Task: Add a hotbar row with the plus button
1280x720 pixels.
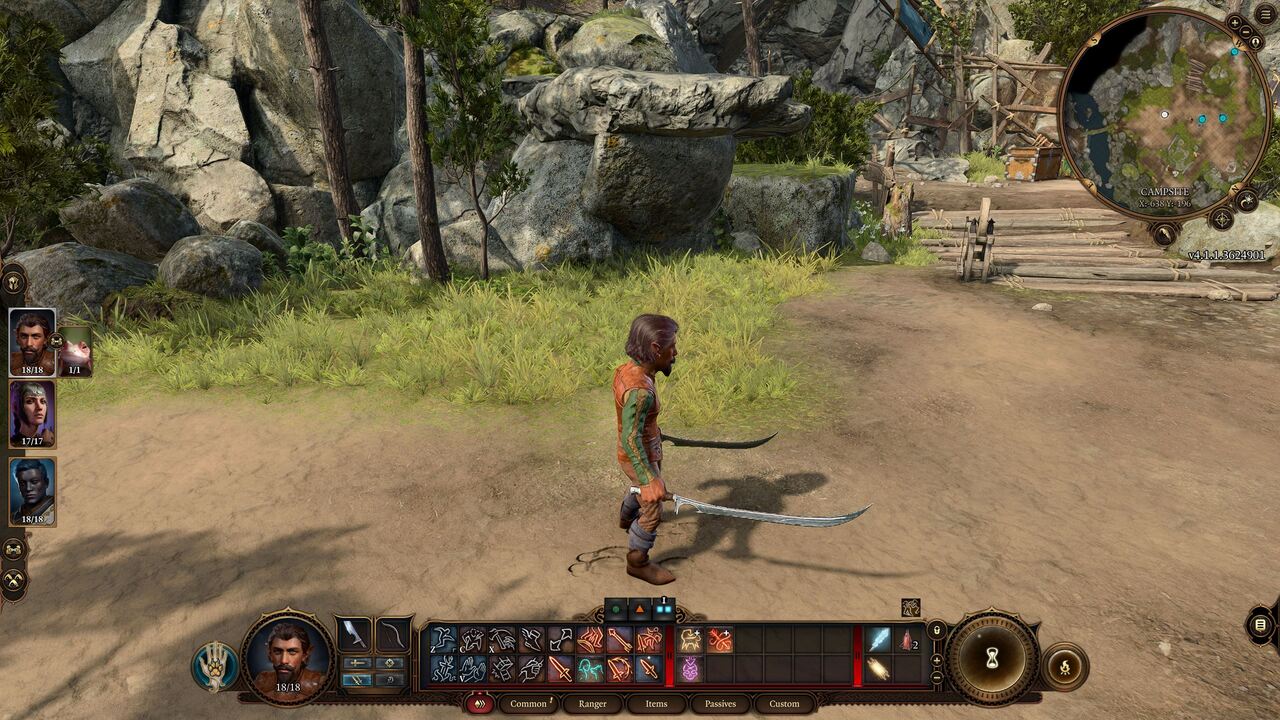Action: click(936, 660)
